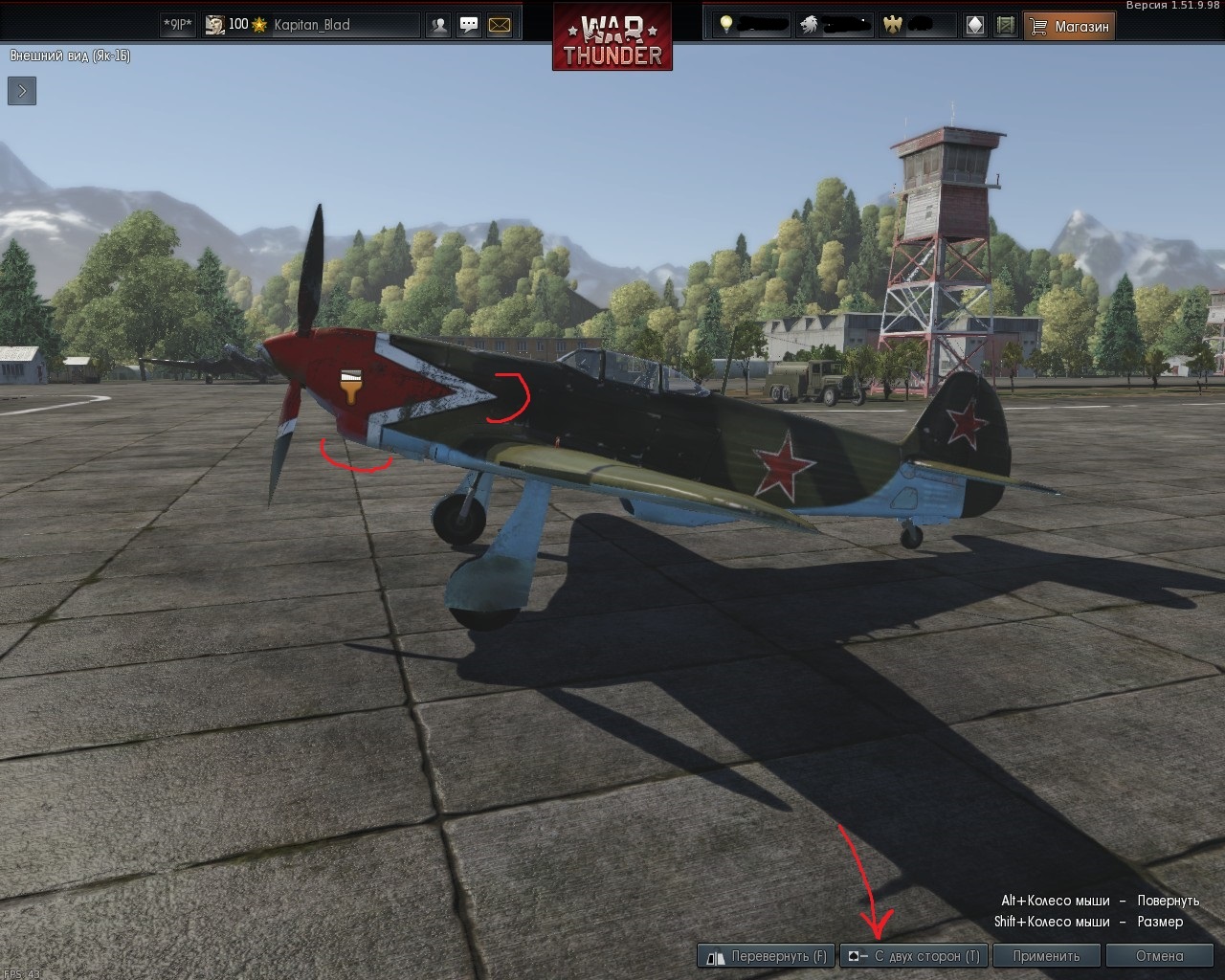Screen dimensions: 1225x980
Task: Click the Применить (Apply) button
Action: (1046, 955)
